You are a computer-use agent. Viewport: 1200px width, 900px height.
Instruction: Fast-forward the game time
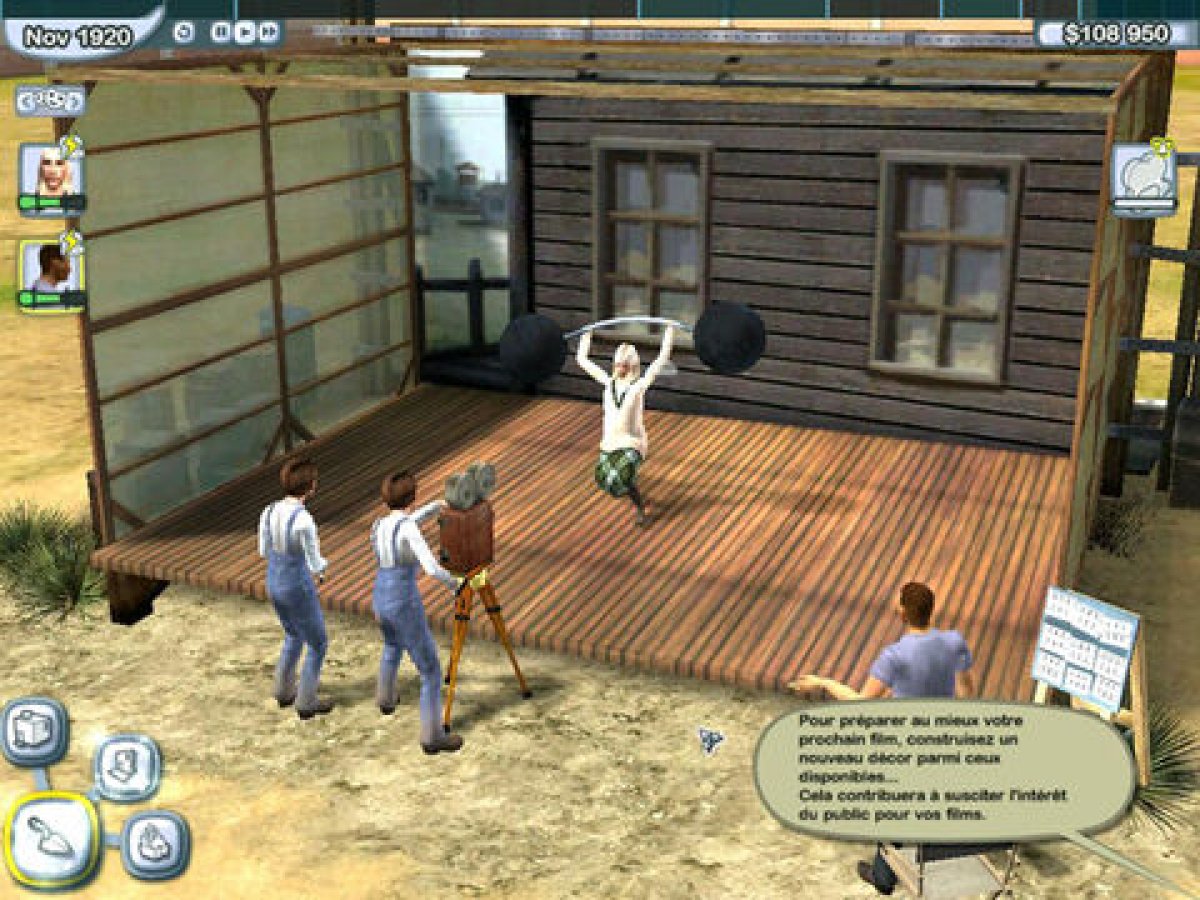(268, 32)
